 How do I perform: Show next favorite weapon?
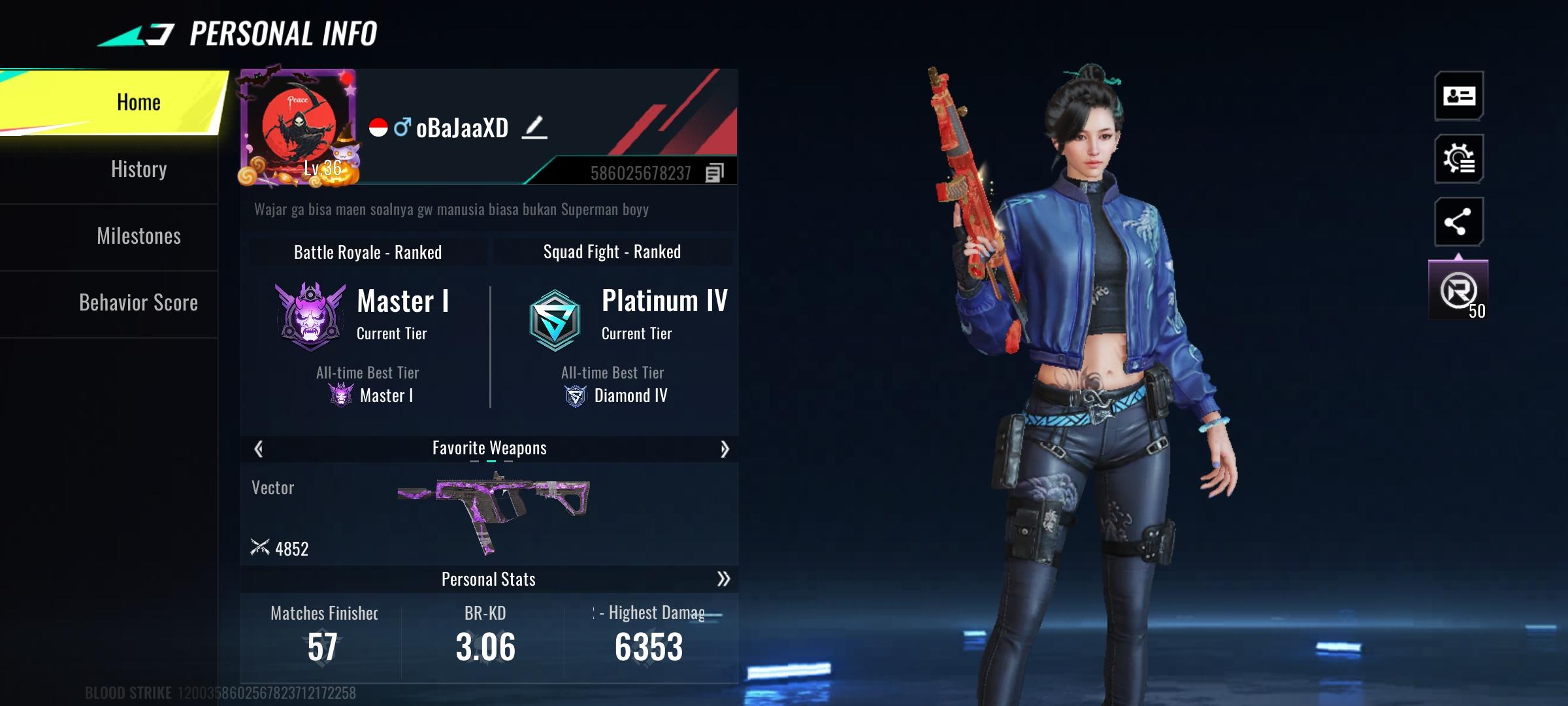[724, 448]
